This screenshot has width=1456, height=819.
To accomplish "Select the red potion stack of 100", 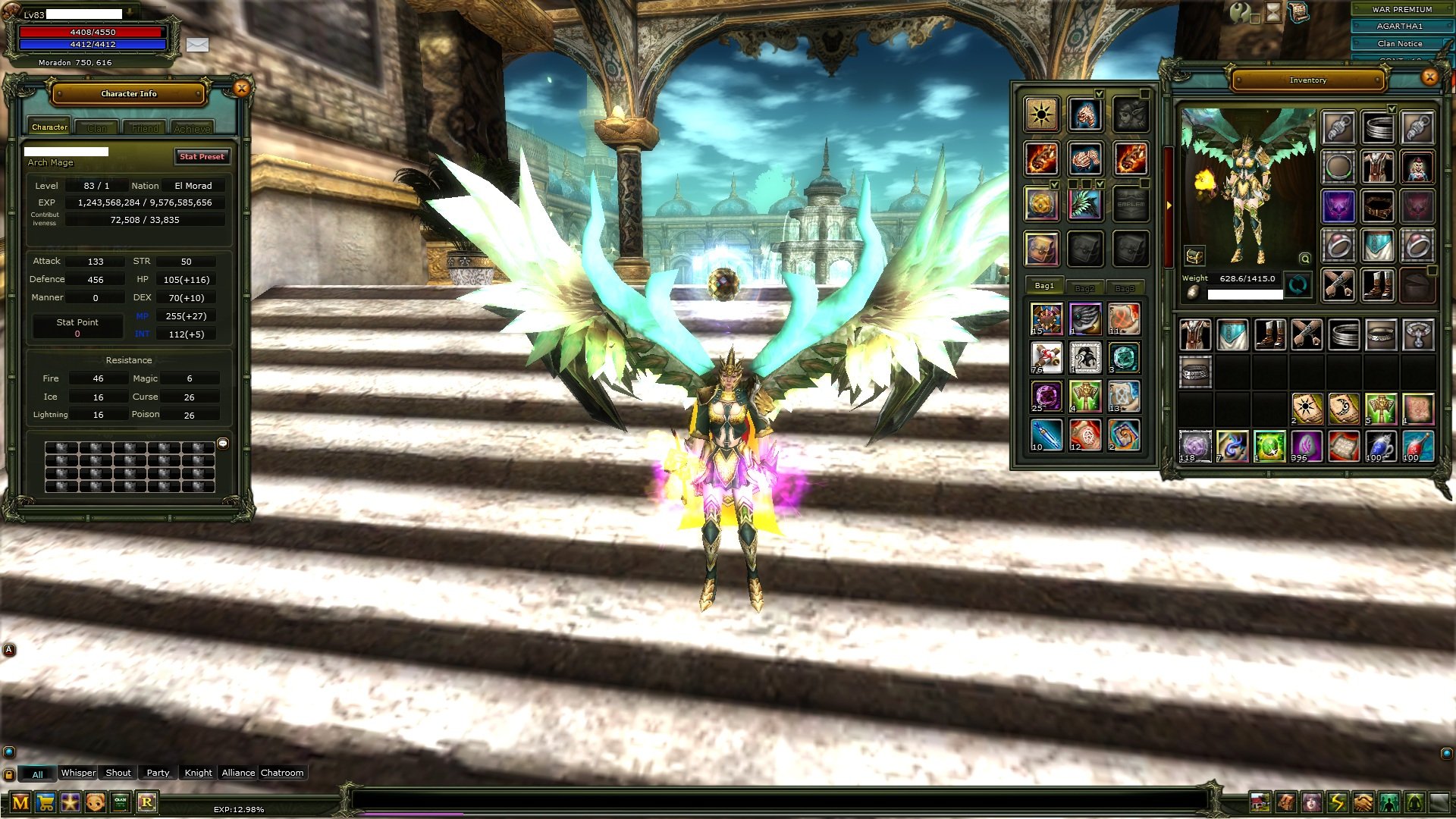I will pos(1417,446).
